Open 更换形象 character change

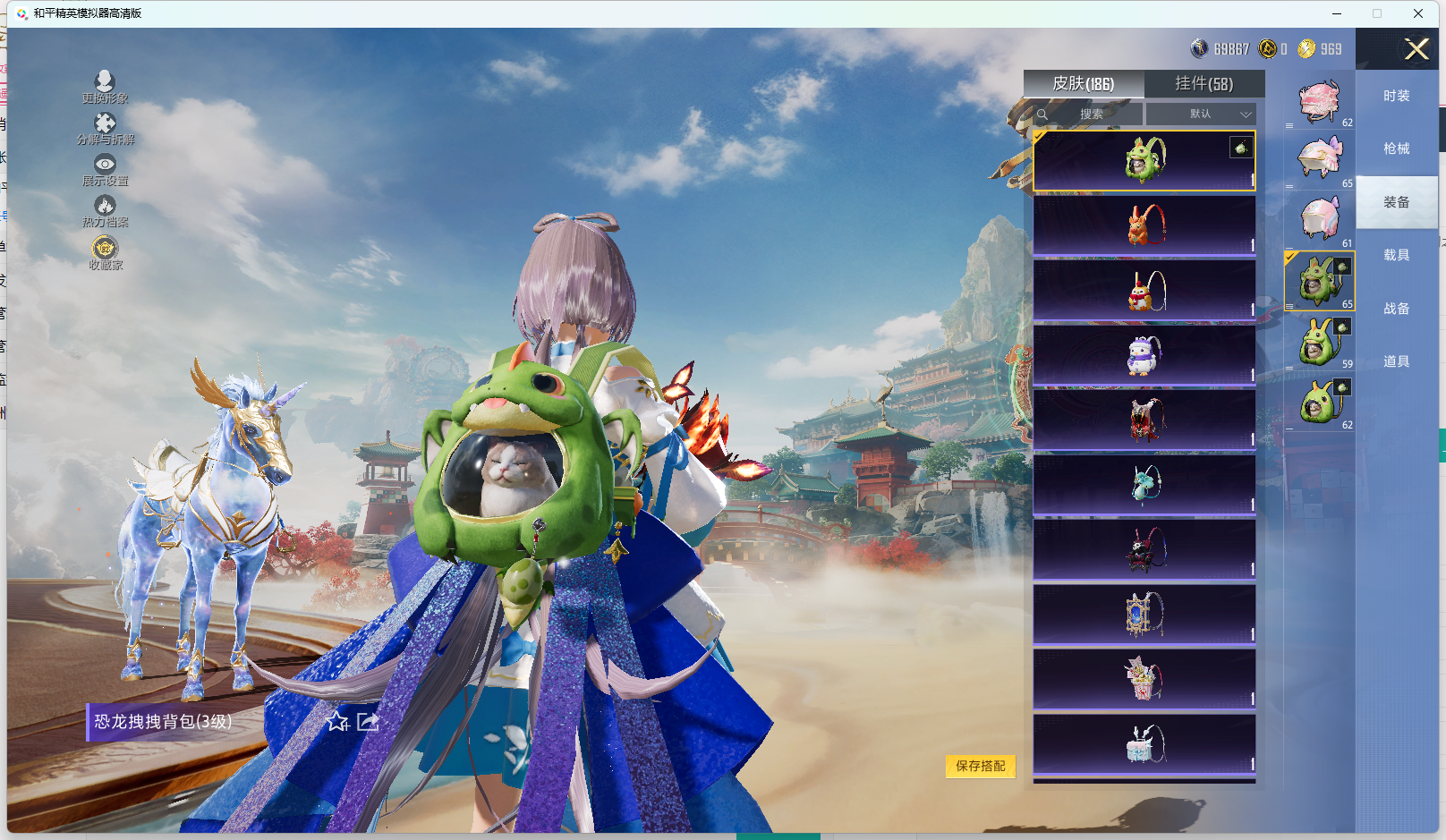[x=105, y=87]
